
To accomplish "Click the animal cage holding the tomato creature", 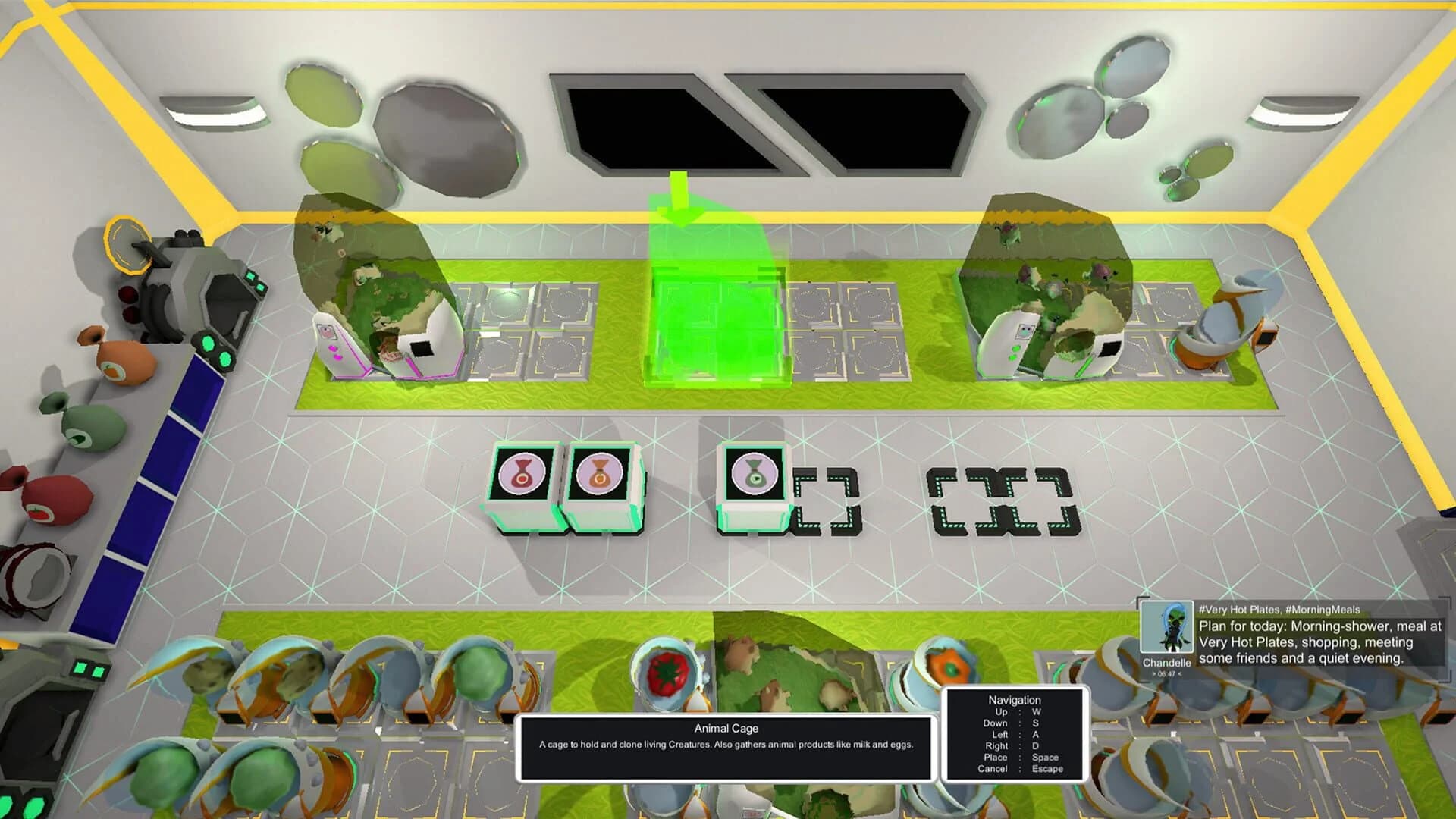I will pyautogui.click(x=664, y=667).
